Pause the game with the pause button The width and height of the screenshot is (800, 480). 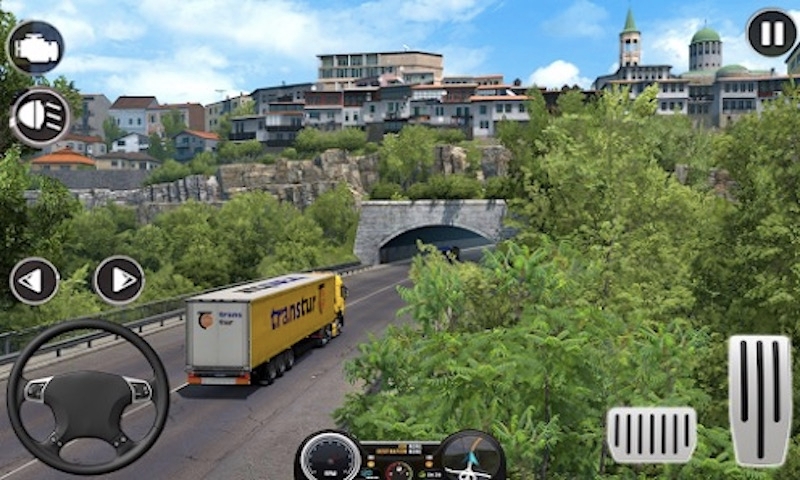tap(771, 33)
